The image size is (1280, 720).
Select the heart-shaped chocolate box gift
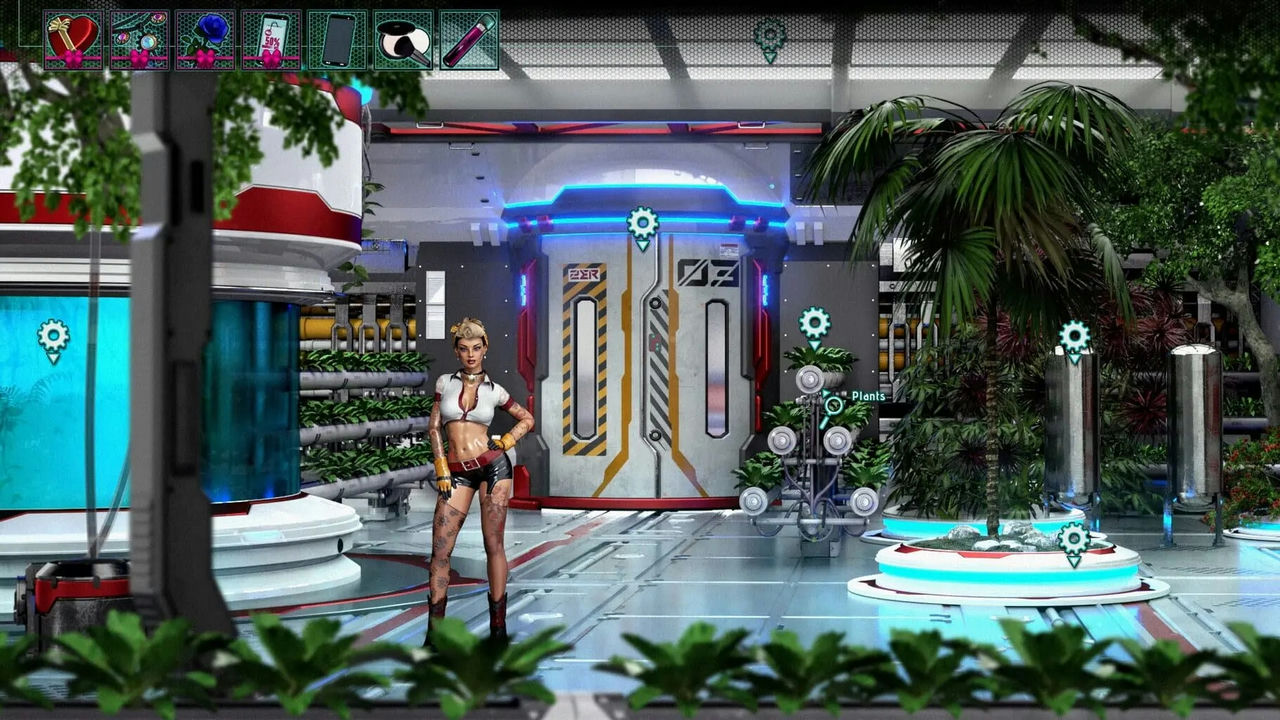click(73, 40)
